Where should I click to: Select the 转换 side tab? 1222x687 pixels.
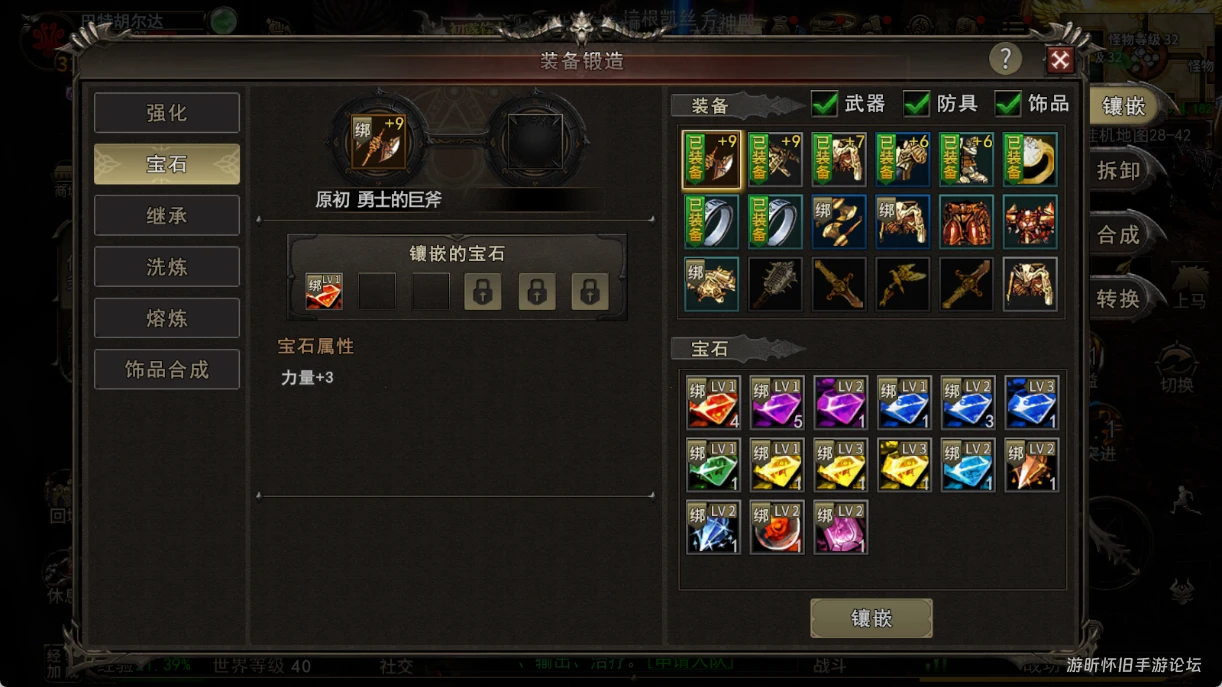[1119, 299]
